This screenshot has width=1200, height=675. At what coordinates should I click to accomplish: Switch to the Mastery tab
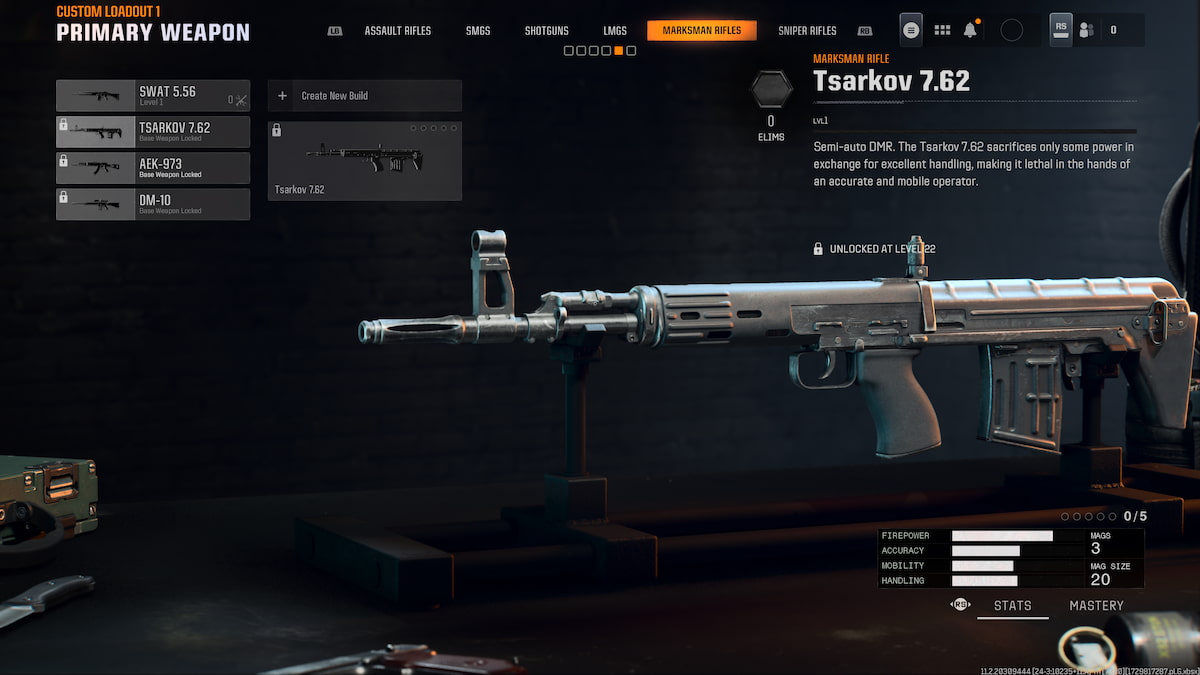[1096, 606]
